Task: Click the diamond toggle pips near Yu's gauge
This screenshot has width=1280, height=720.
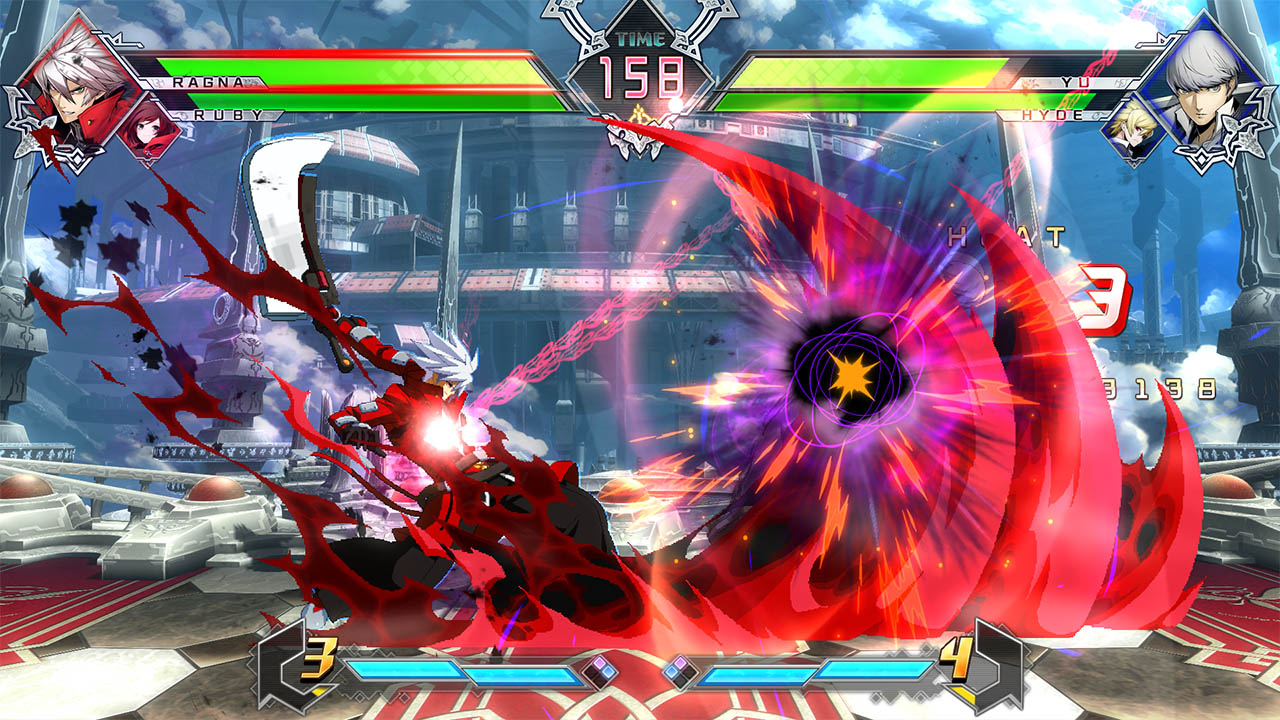Action: [680, 671]
